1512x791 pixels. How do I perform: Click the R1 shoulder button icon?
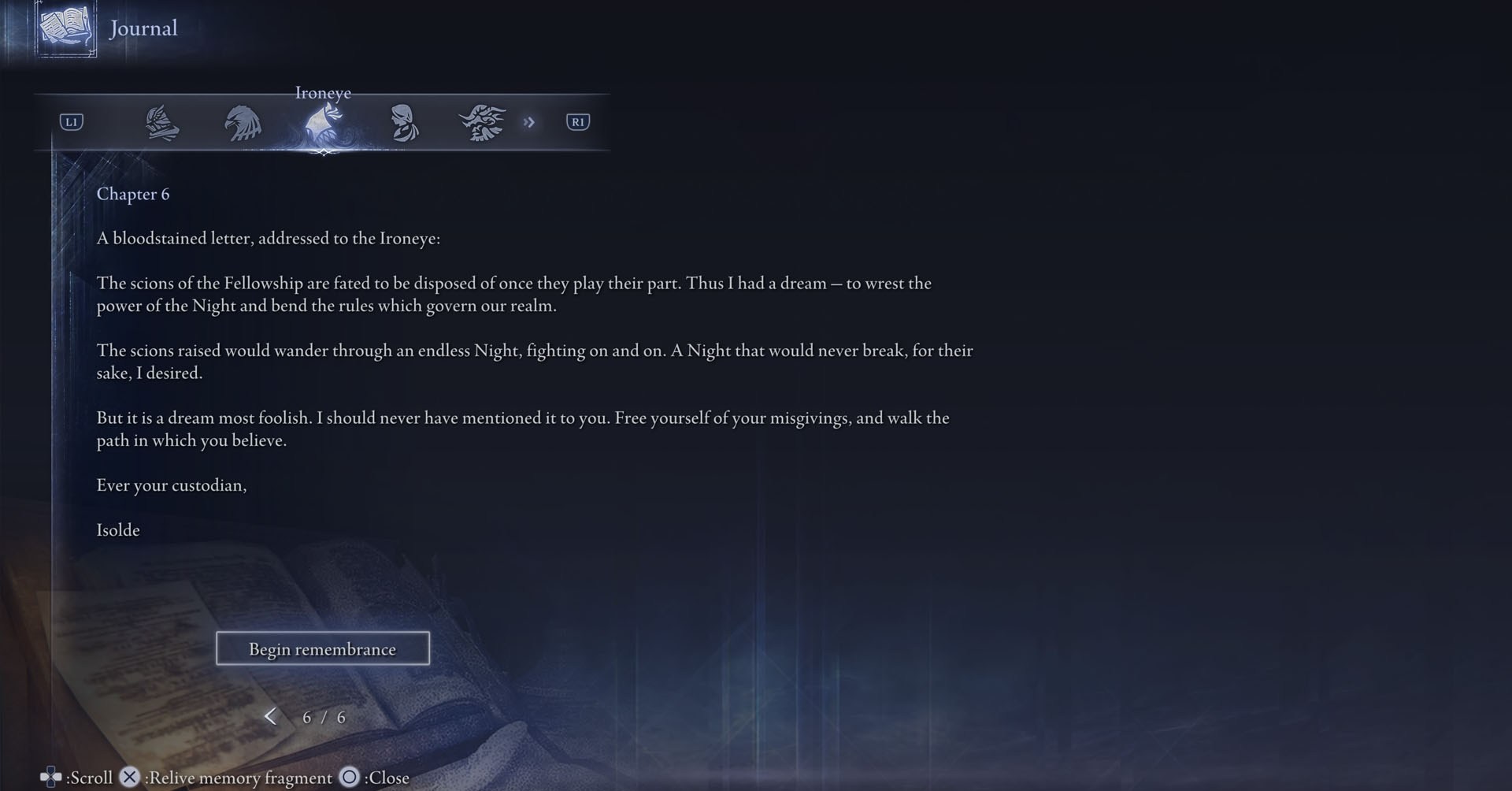click(577, 122)
